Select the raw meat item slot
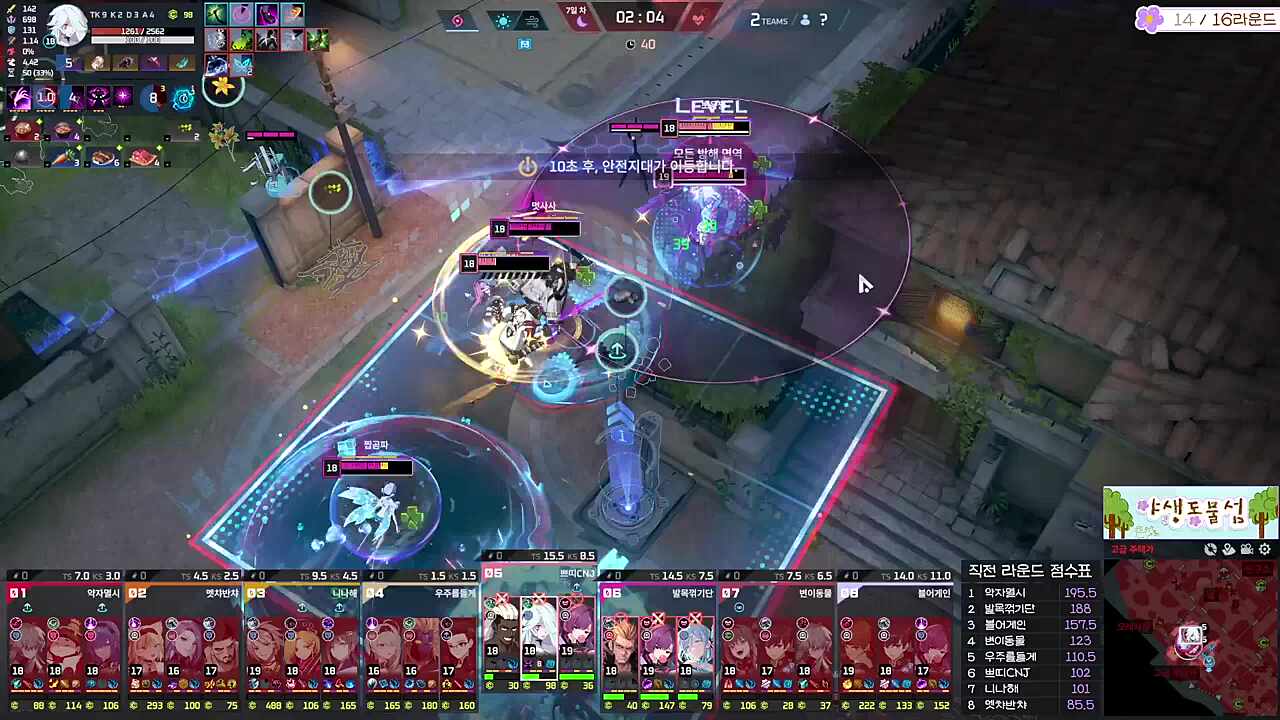The width and height of the screenshot is (1280, 720). (x=143, y=158)
